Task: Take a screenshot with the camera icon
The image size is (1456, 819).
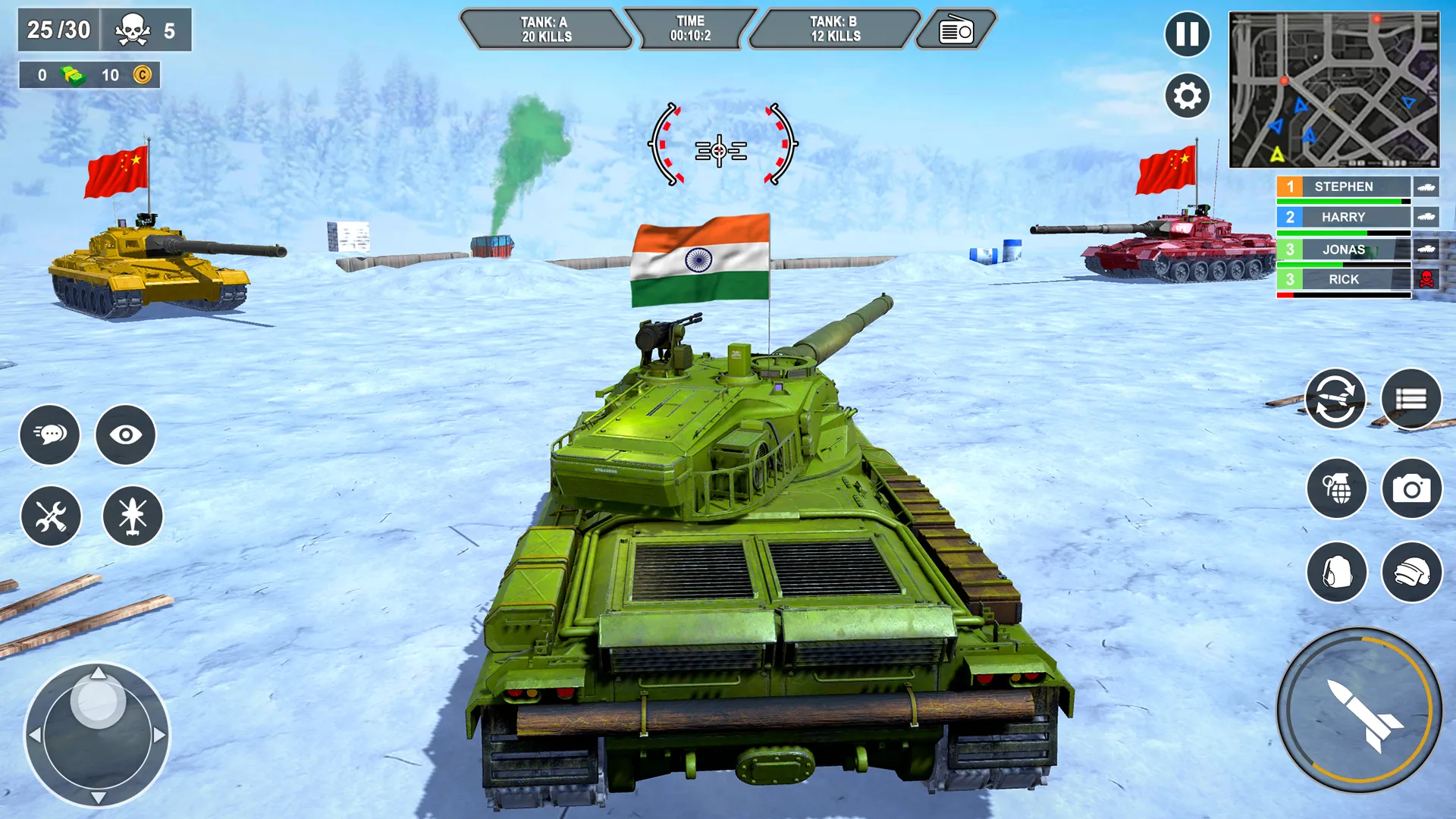Action: click(1413, 490)
